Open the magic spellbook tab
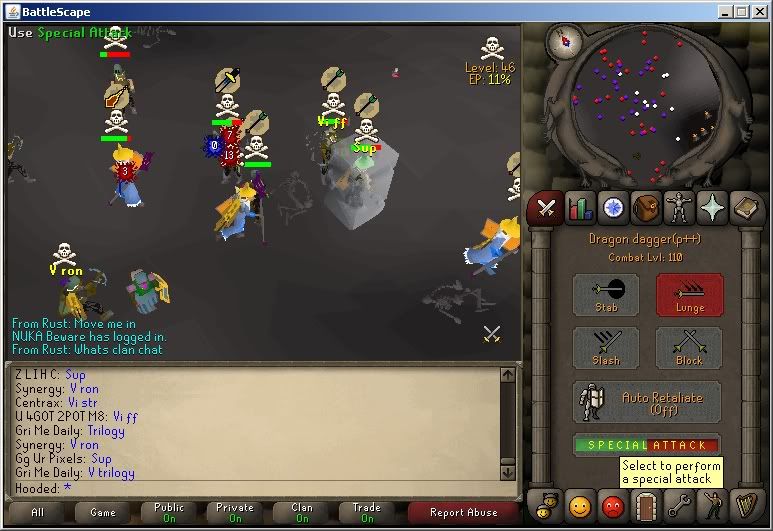The height and width of the screenshot is (531, 773). 747,207
